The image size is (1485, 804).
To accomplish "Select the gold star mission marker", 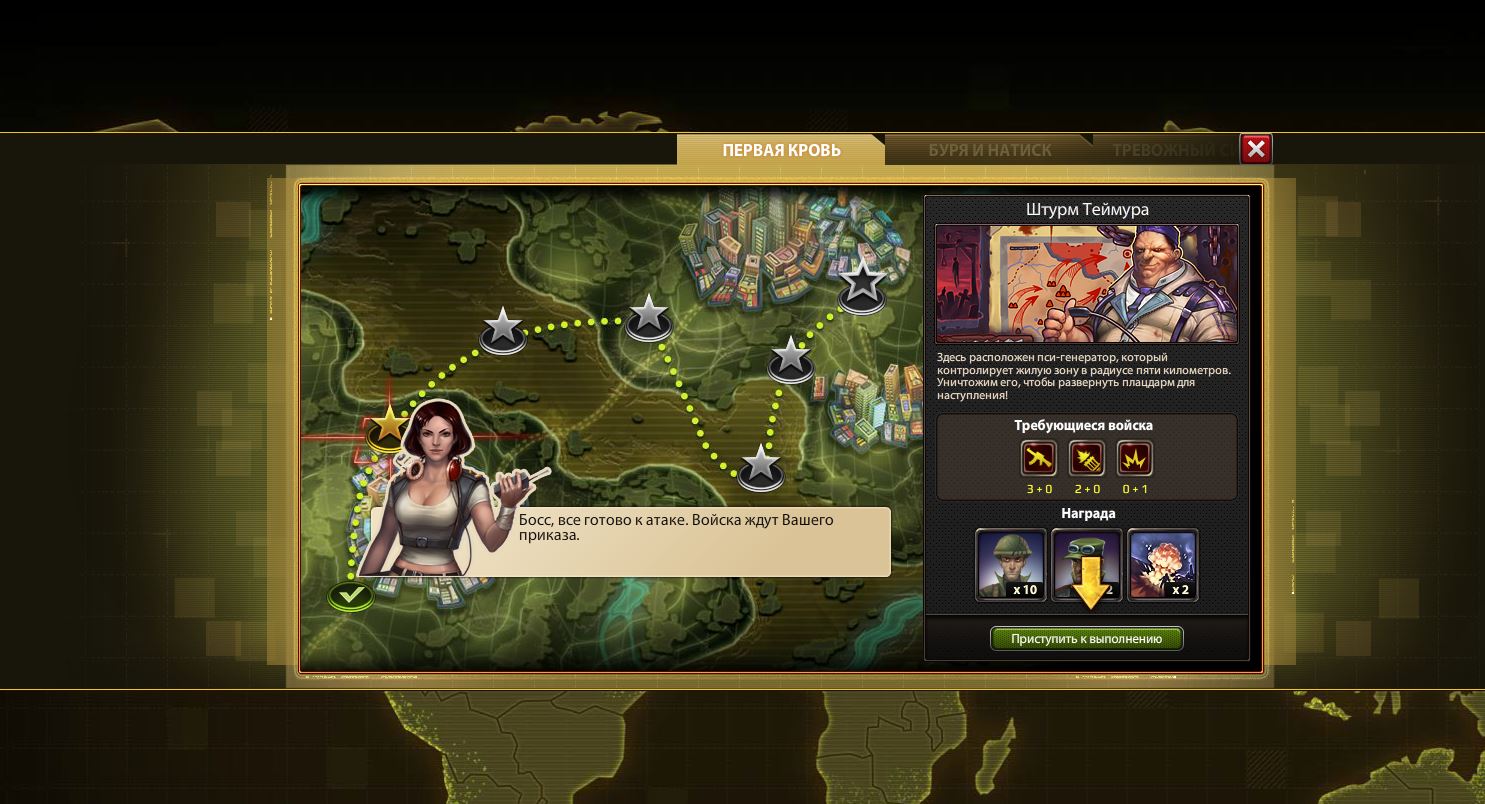I will [x=387, y=426].
